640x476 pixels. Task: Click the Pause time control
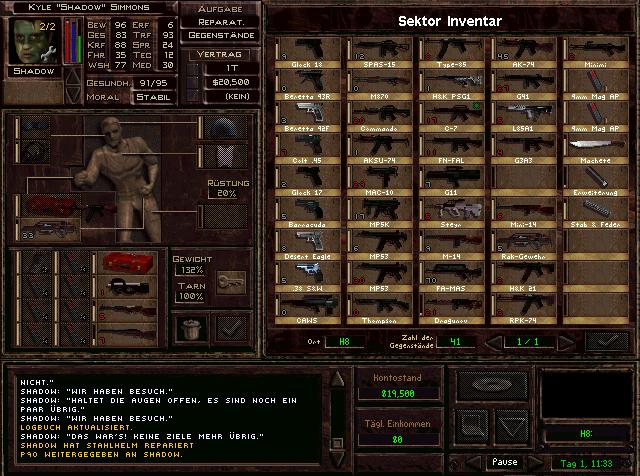pos(504,463)
